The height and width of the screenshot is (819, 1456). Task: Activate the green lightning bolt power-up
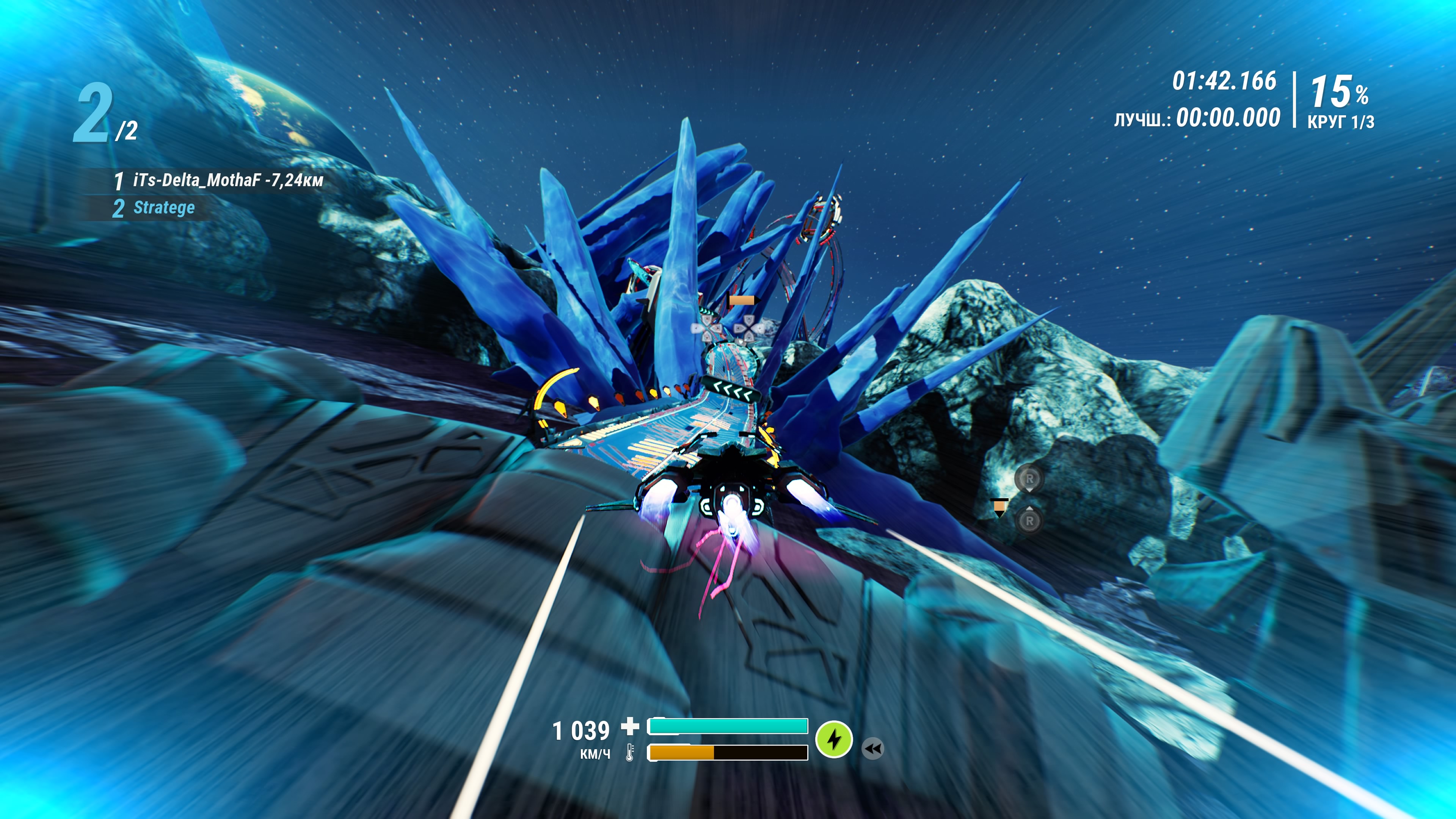pos(834,739)
